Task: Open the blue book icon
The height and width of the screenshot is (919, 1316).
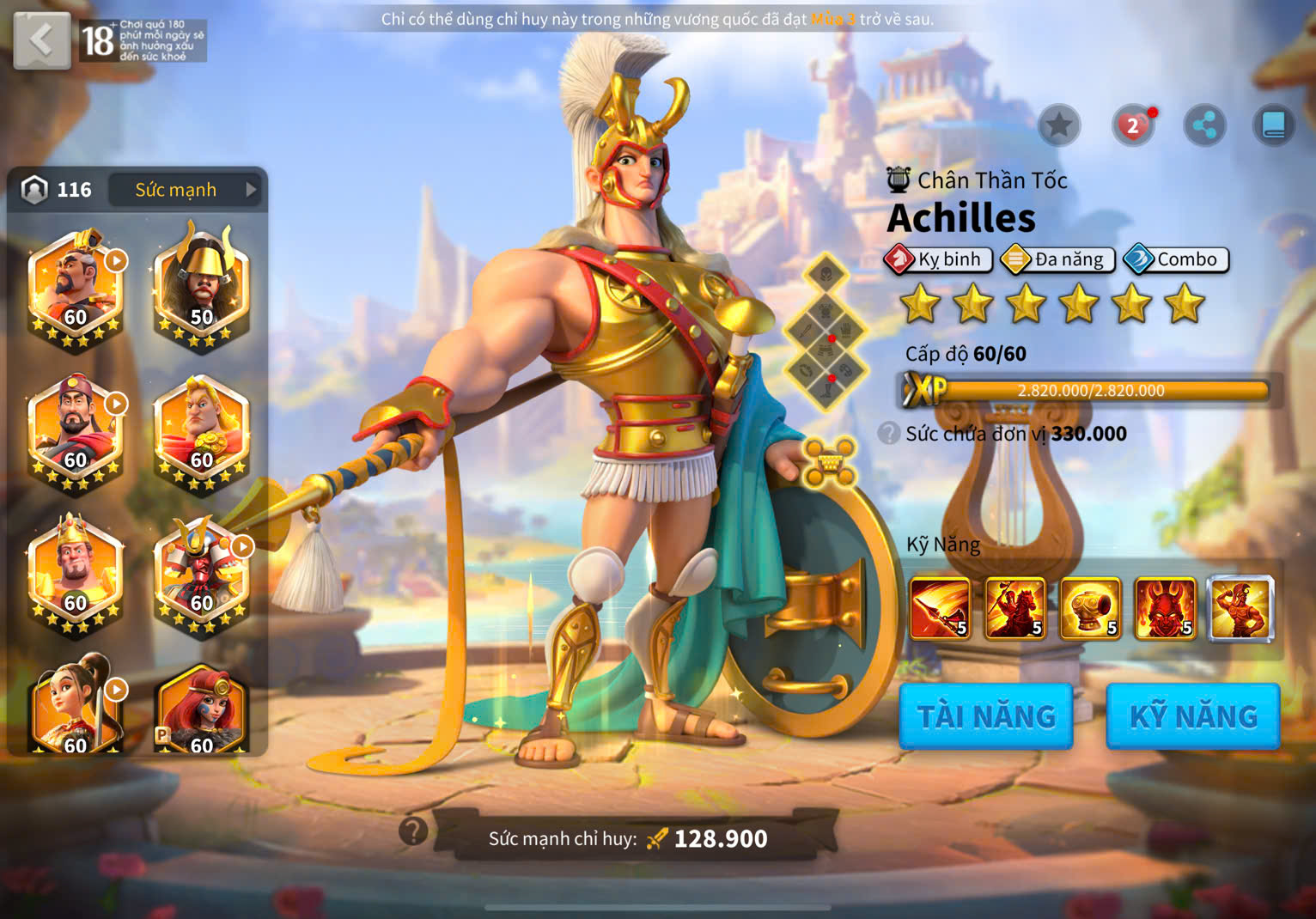Action: pyautogui.click(x=1273, y=126)
